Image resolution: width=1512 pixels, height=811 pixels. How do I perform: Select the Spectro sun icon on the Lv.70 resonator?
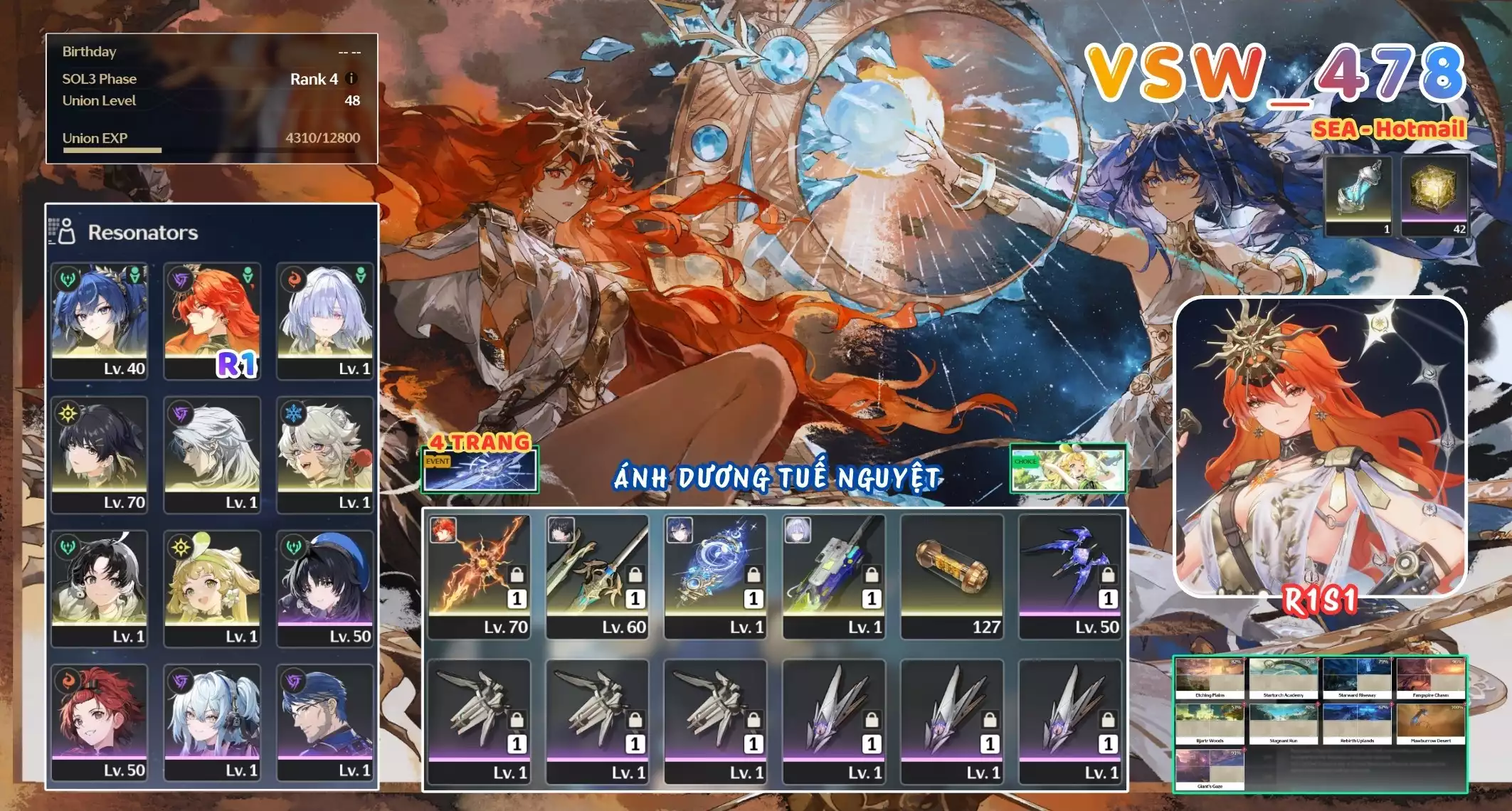pos(68,413)
